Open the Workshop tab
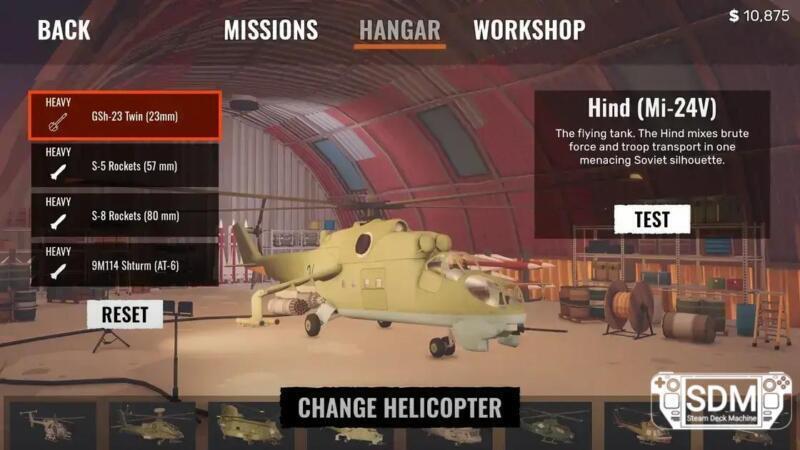 point(529,30)
